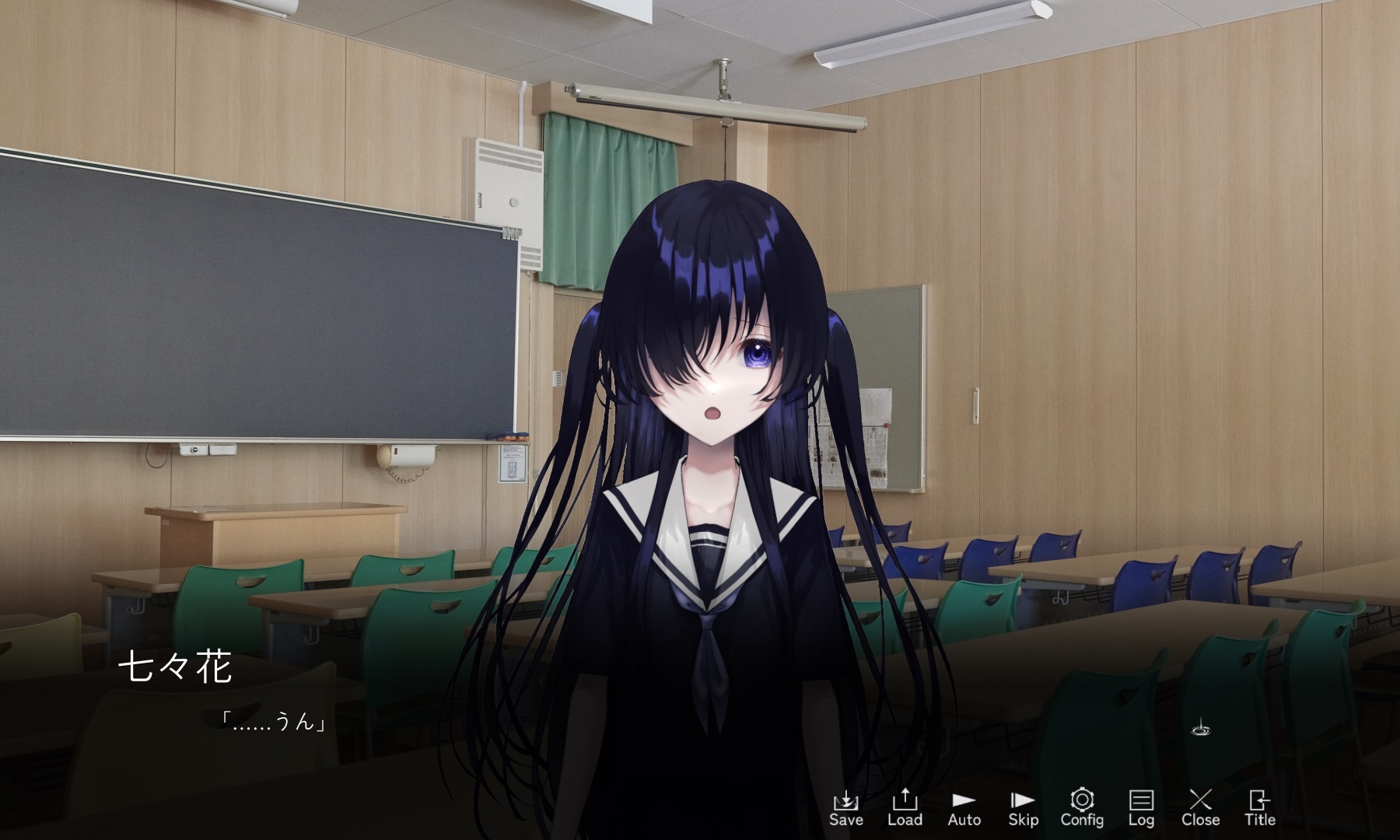Show the dialogue Log

tap(1141, 807)
